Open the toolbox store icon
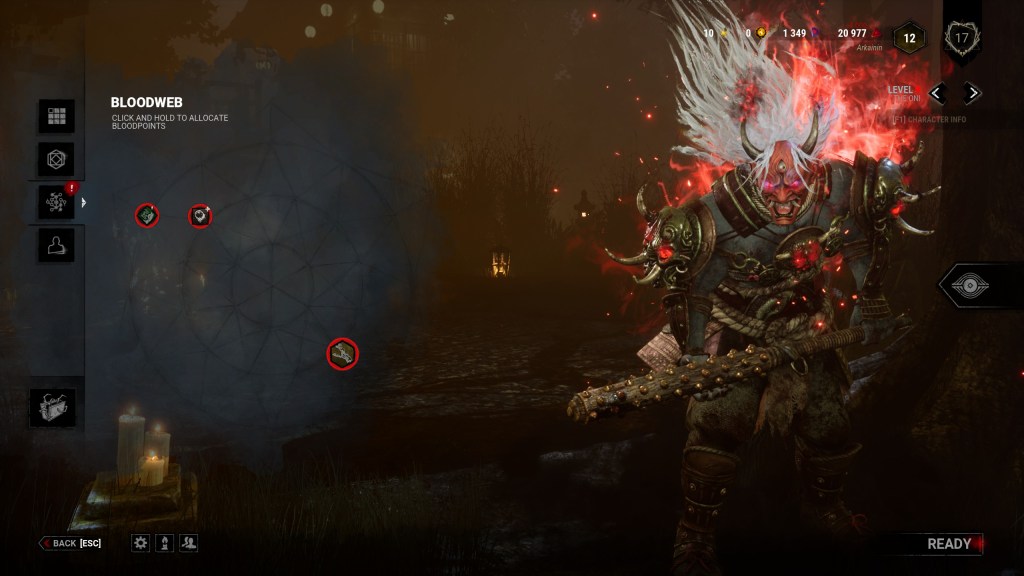Image resolution: width=1024 pixels, height=576 pixels. coord(52,407)
